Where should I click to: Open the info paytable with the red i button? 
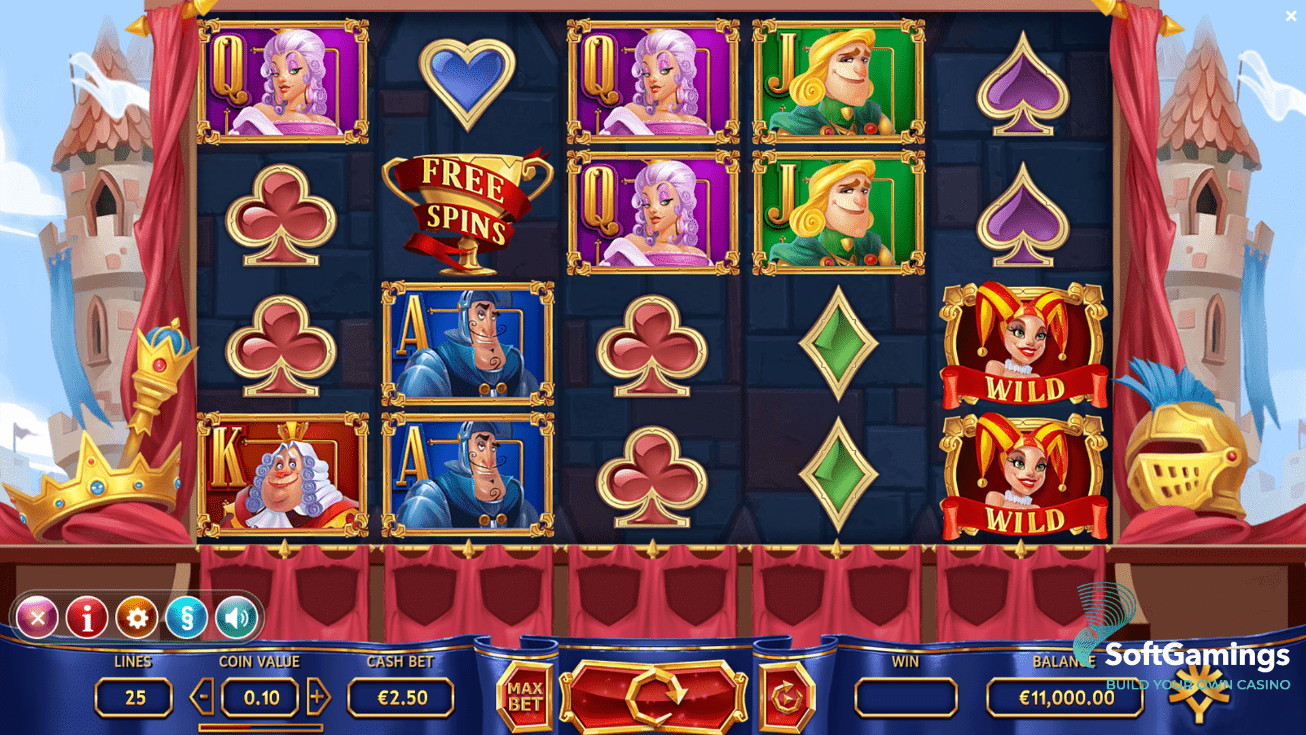87,619
